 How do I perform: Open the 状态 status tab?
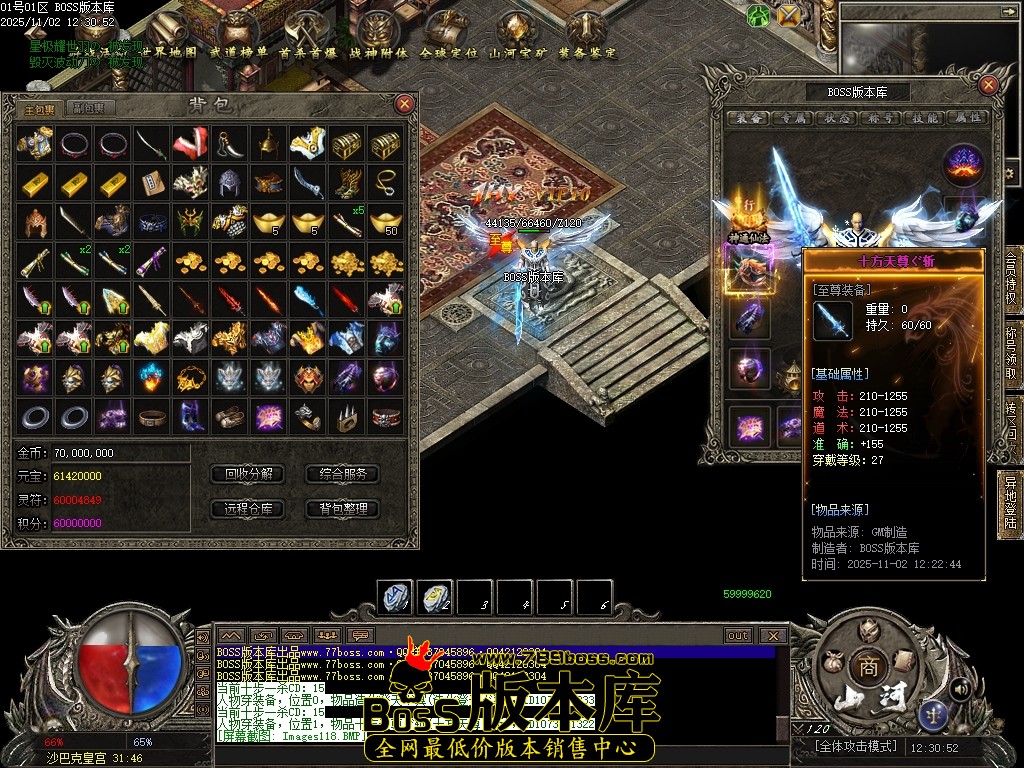tap(840, 118)
